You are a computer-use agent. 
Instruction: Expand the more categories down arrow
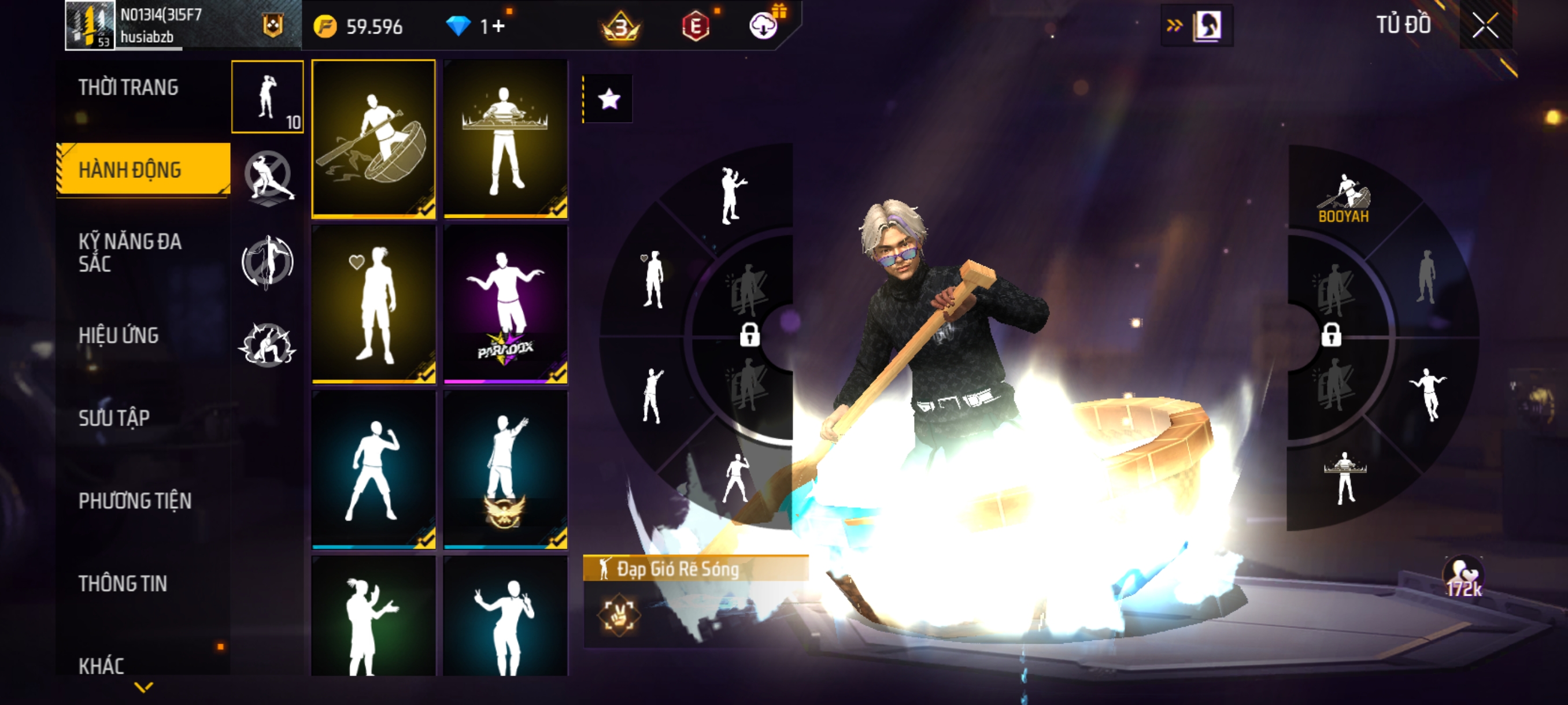[x=143, y=687]
